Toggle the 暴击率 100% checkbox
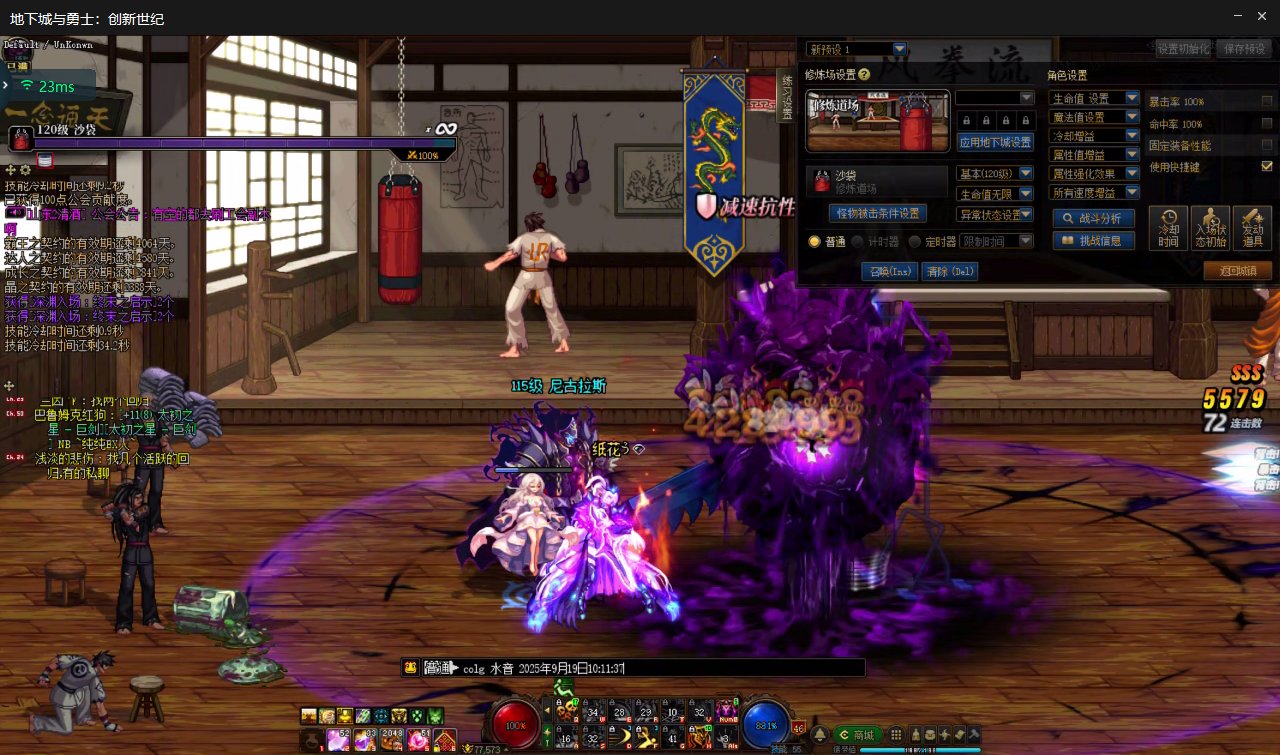This screenshot has height=755, width=1280. pyautogui.click(x=1267, y=101)
